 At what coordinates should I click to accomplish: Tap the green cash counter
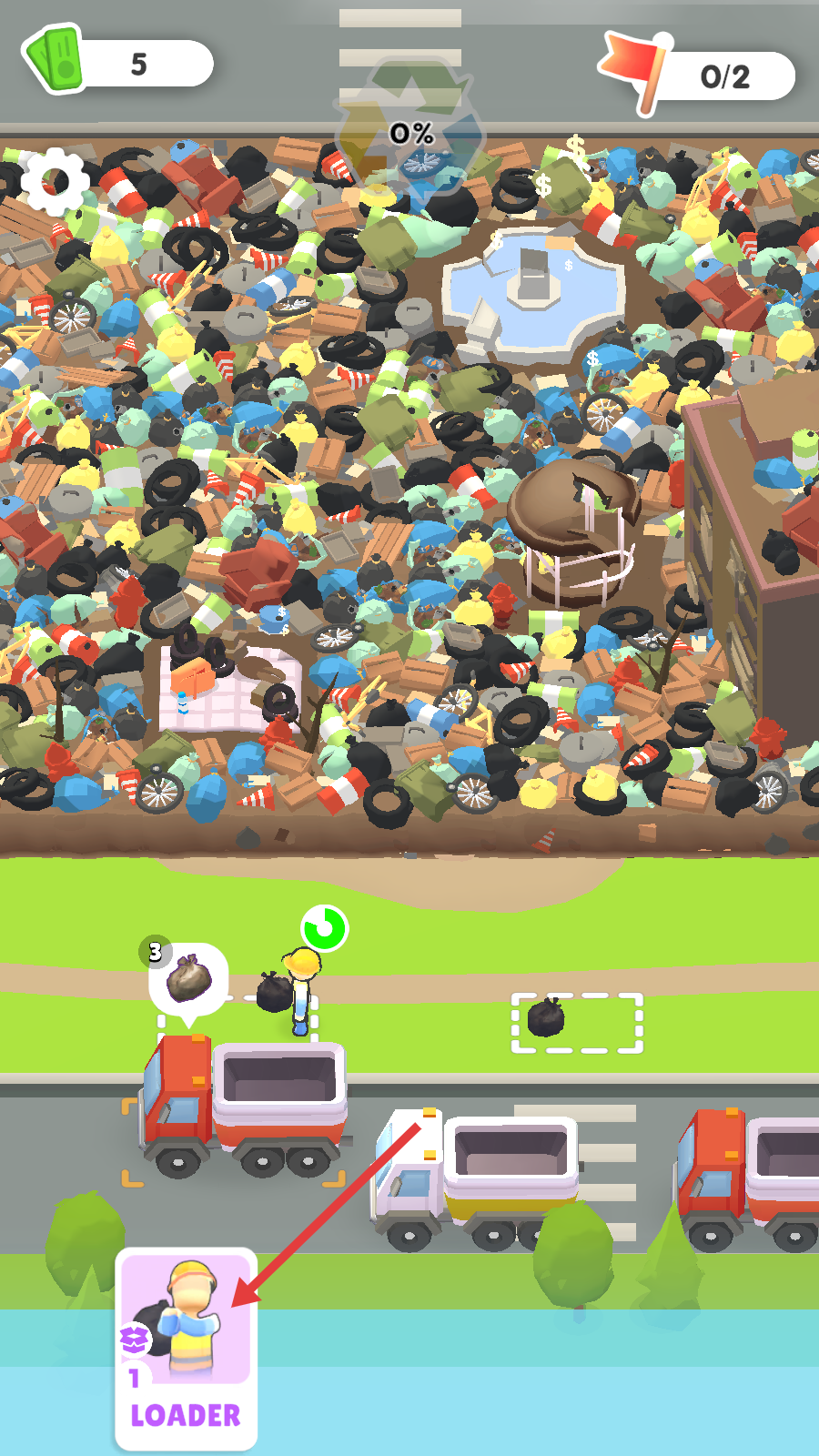[118, 62]
